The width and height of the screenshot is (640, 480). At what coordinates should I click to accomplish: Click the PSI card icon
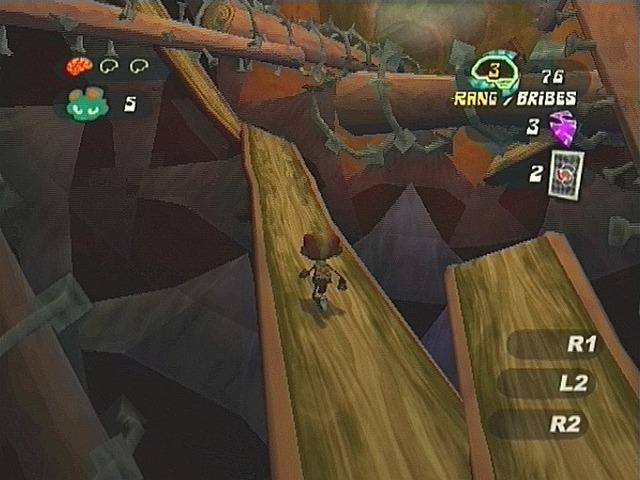click(x=565, y=171)
